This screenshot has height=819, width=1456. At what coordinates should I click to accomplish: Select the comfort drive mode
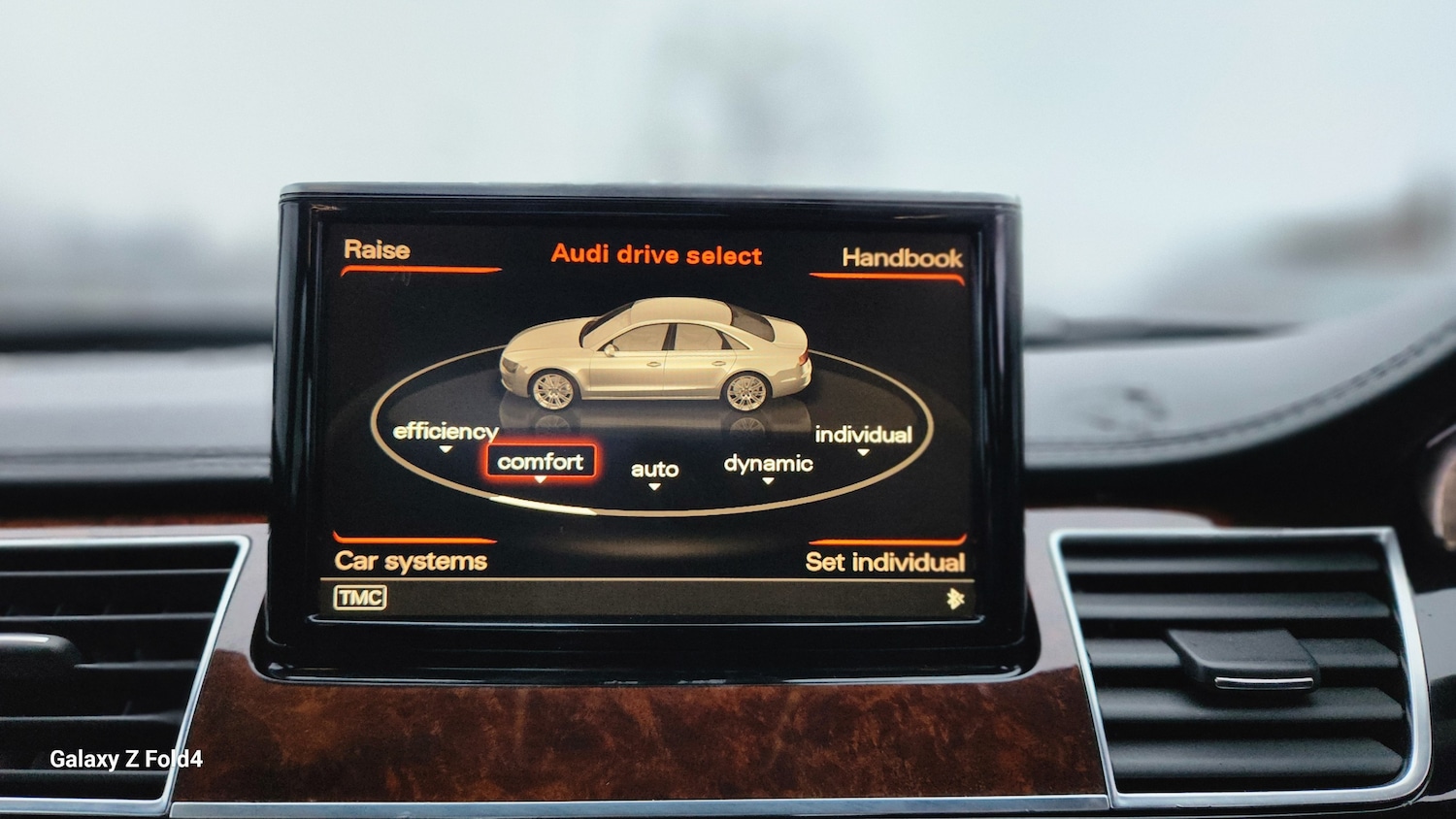click(541, 462)
